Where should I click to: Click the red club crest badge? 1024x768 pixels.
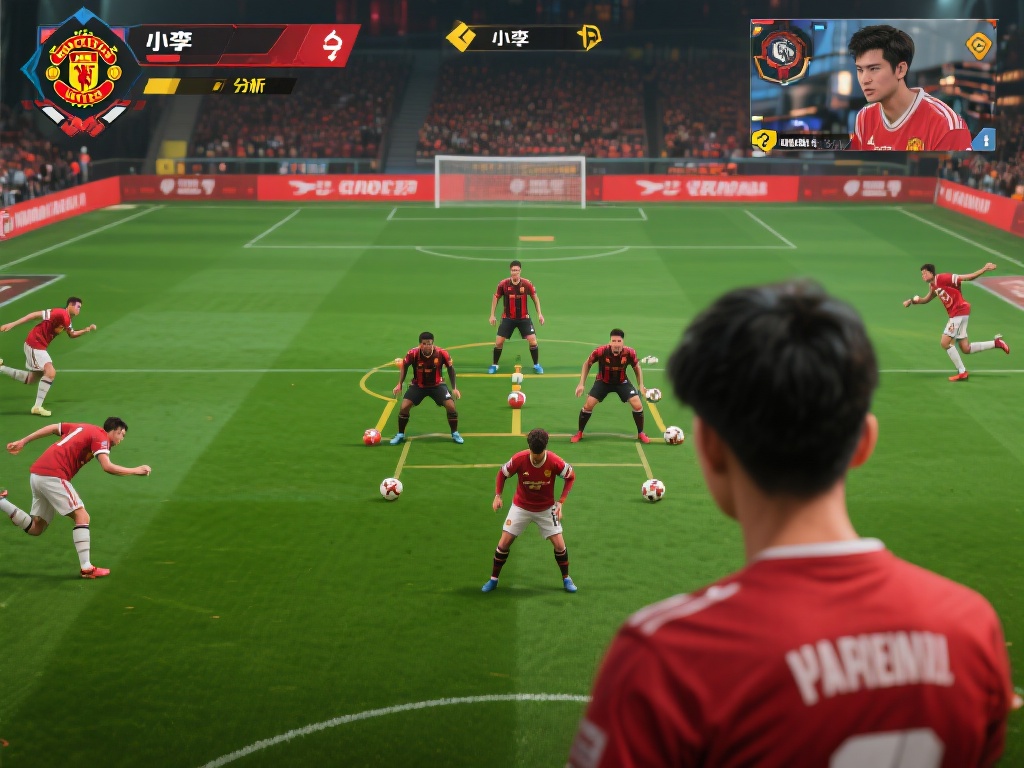pyautogui.click(x=83, y=70)
